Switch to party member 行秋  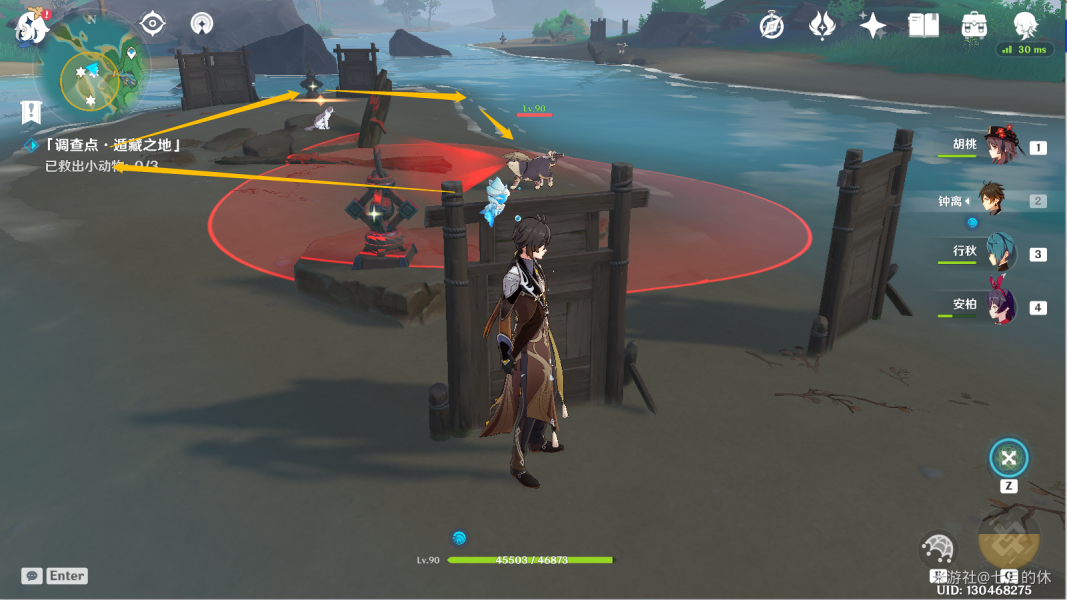(999, 252)
